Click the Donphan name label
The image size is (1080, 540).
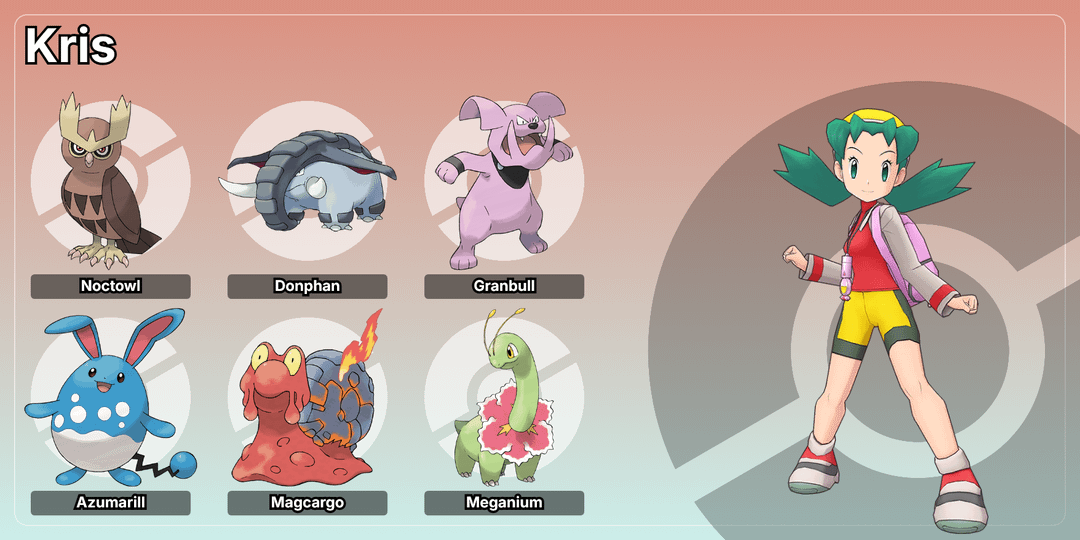pyautogui.click(x=307, y=286)
